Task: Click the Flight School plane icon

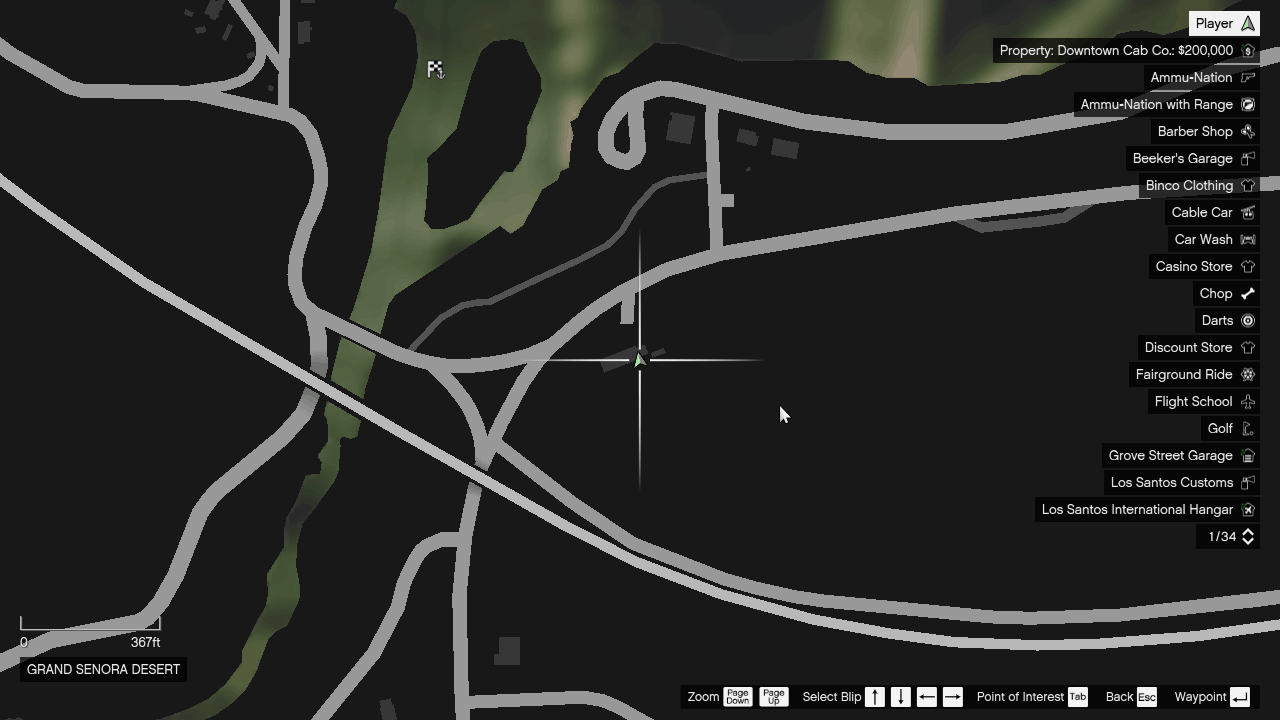Action: [1247, 401]
